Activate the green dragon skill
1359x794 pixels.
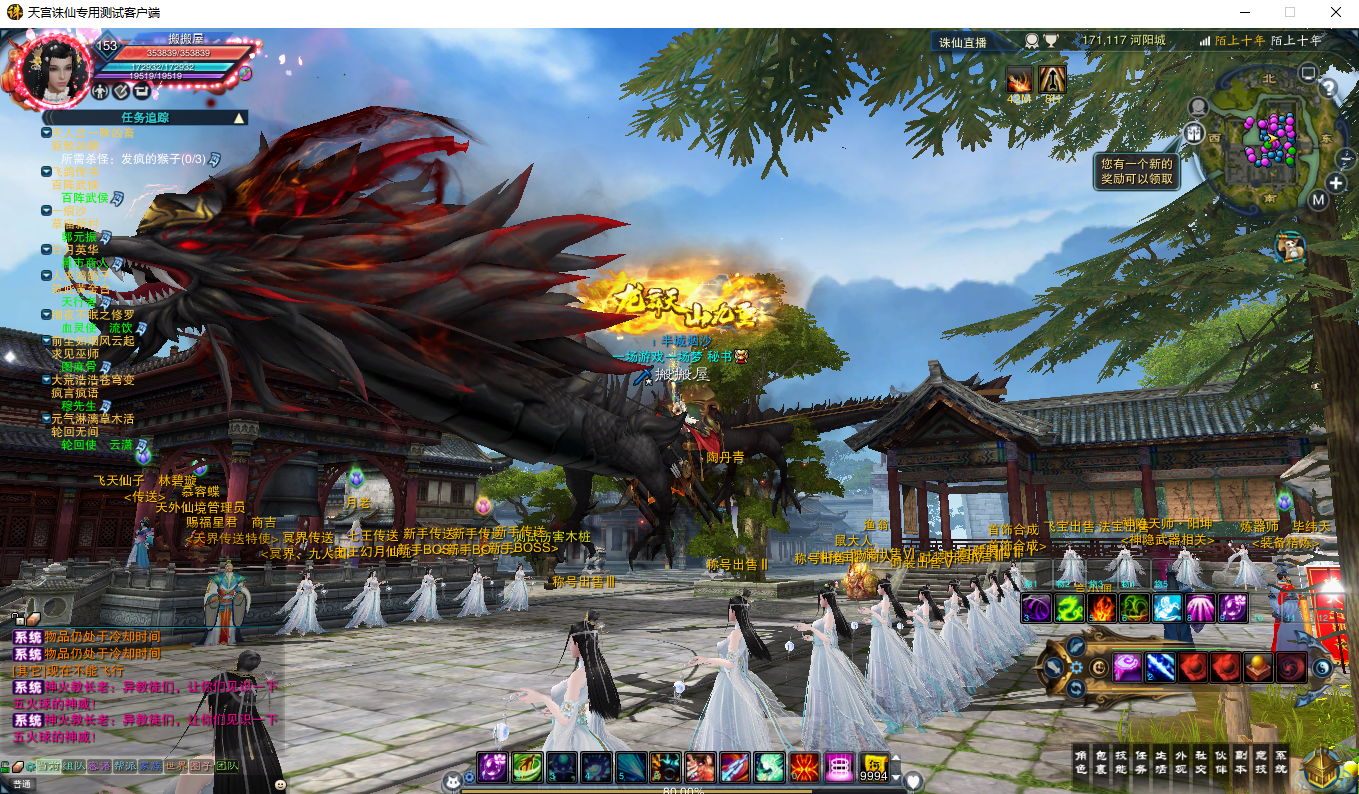click(x=1071, y=607)
